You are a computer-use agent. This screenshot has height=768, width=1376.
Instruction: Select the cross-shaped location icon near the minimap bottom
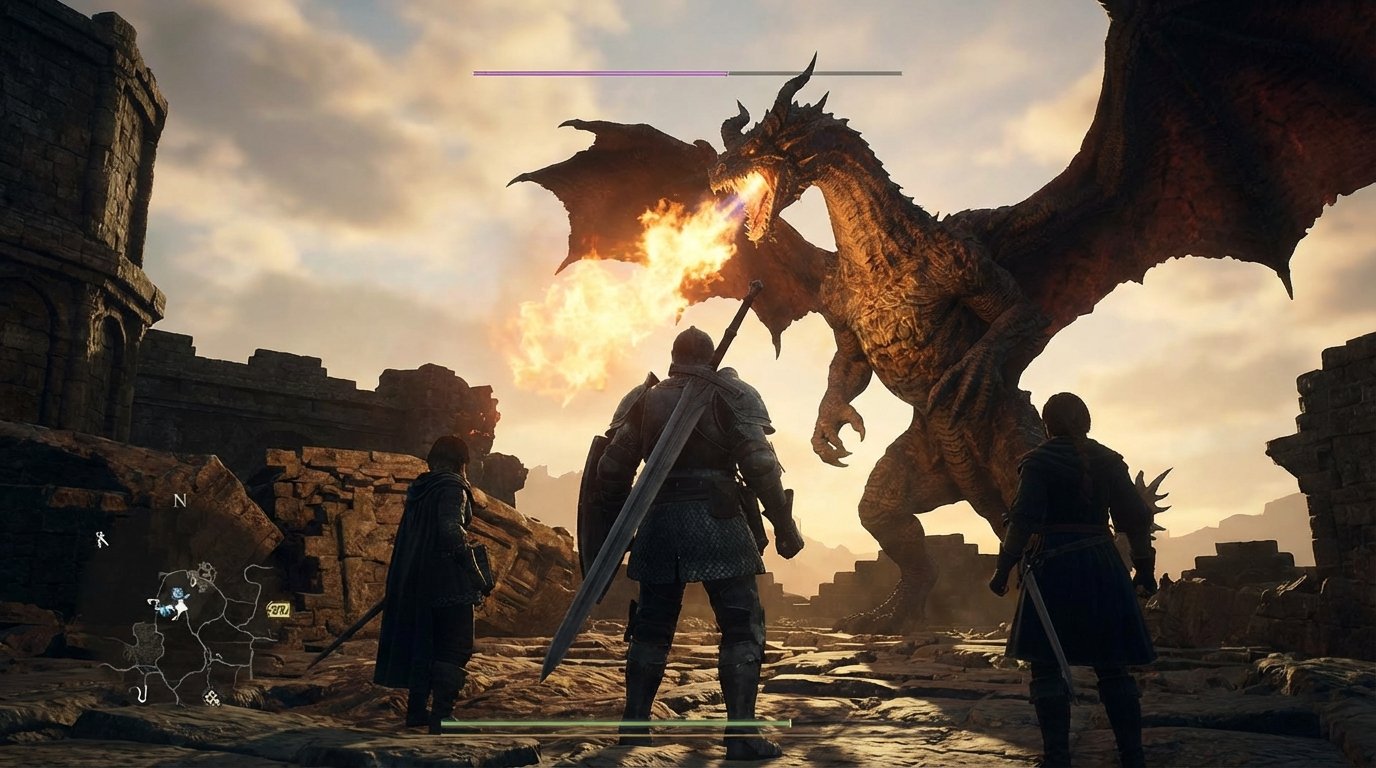point(211,698)
